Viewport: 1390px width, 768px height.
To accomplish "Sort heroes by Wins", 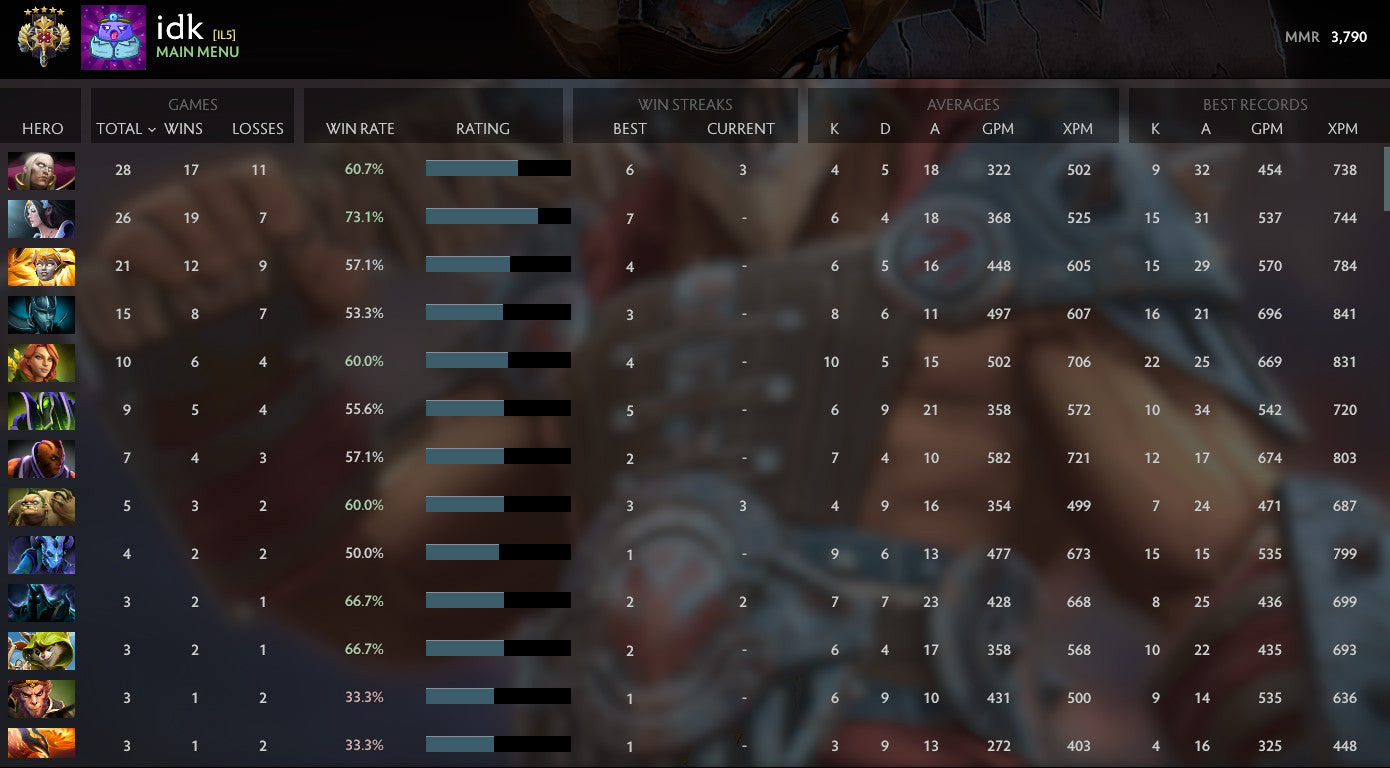I will (x=184, y=128).
